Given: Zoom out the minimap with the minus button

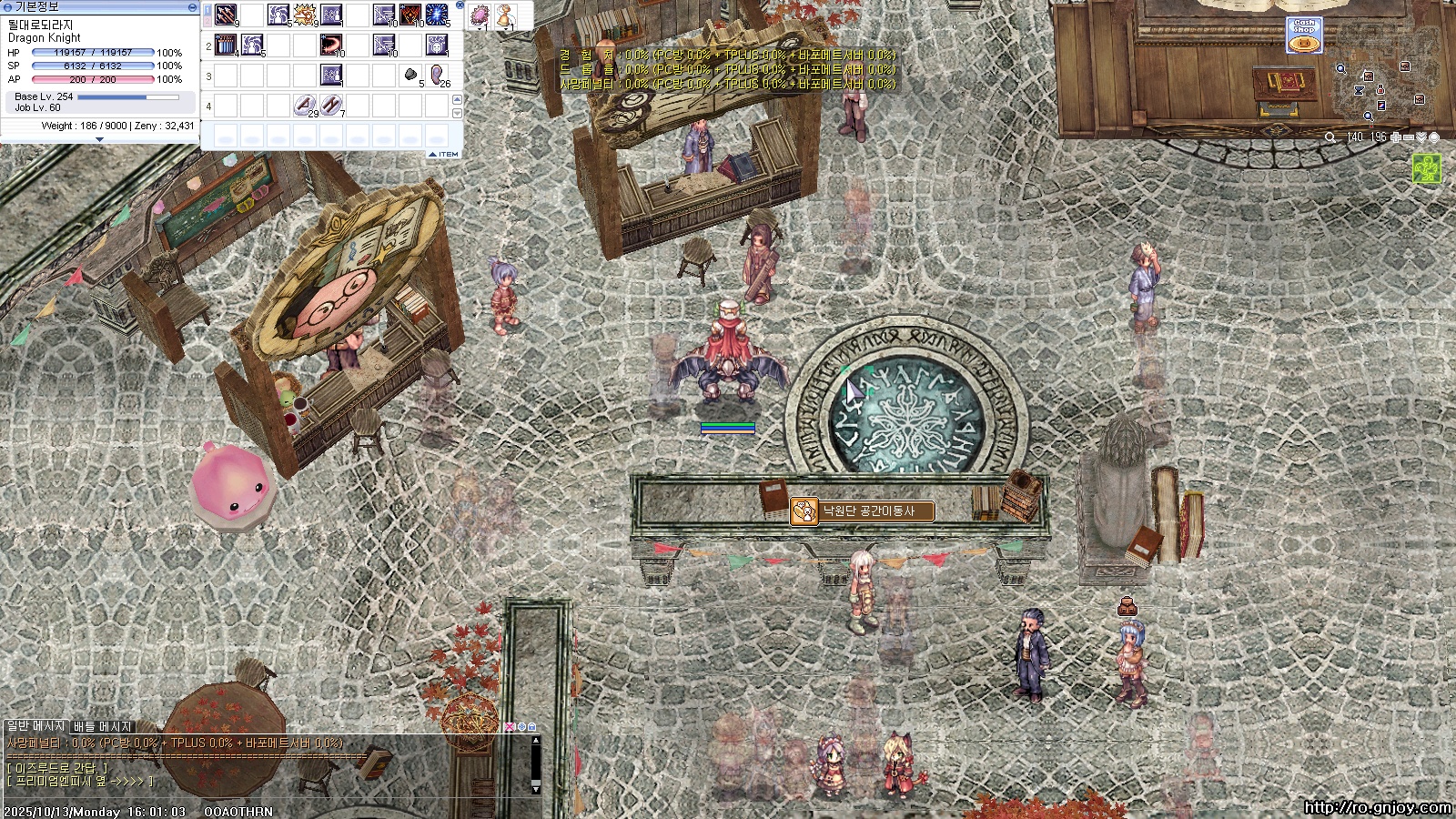Looking at the screenshot, I should pos(1409,137).
